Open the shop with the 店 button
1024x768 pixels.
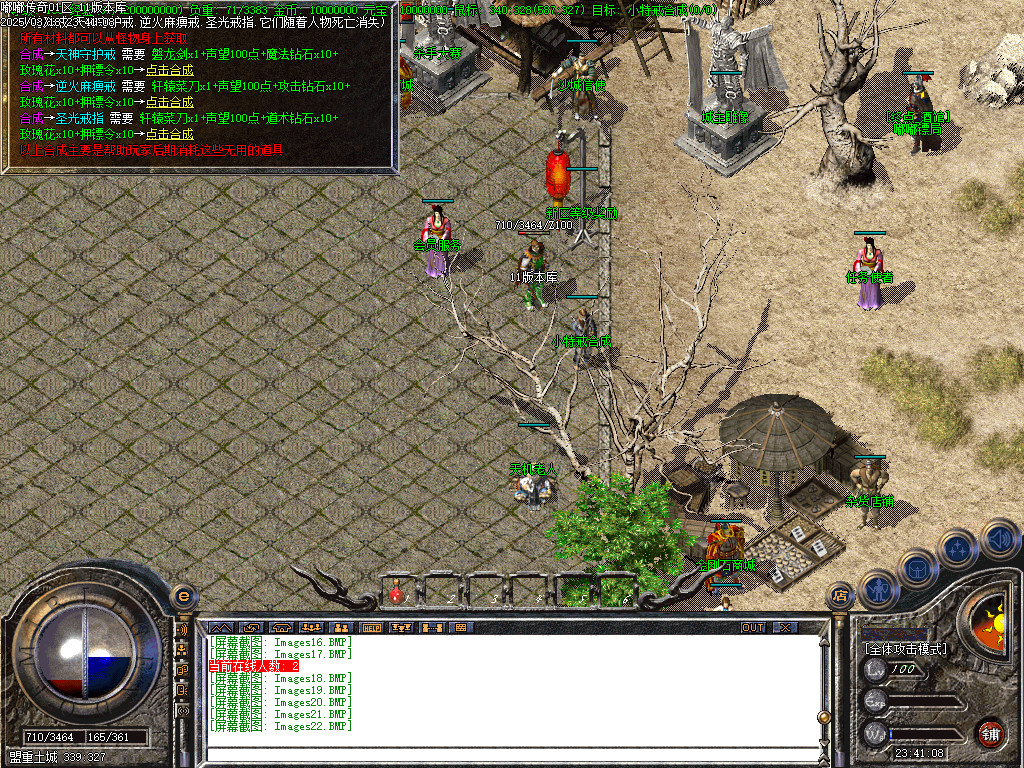pyautogui.click(x=840, y=596)
